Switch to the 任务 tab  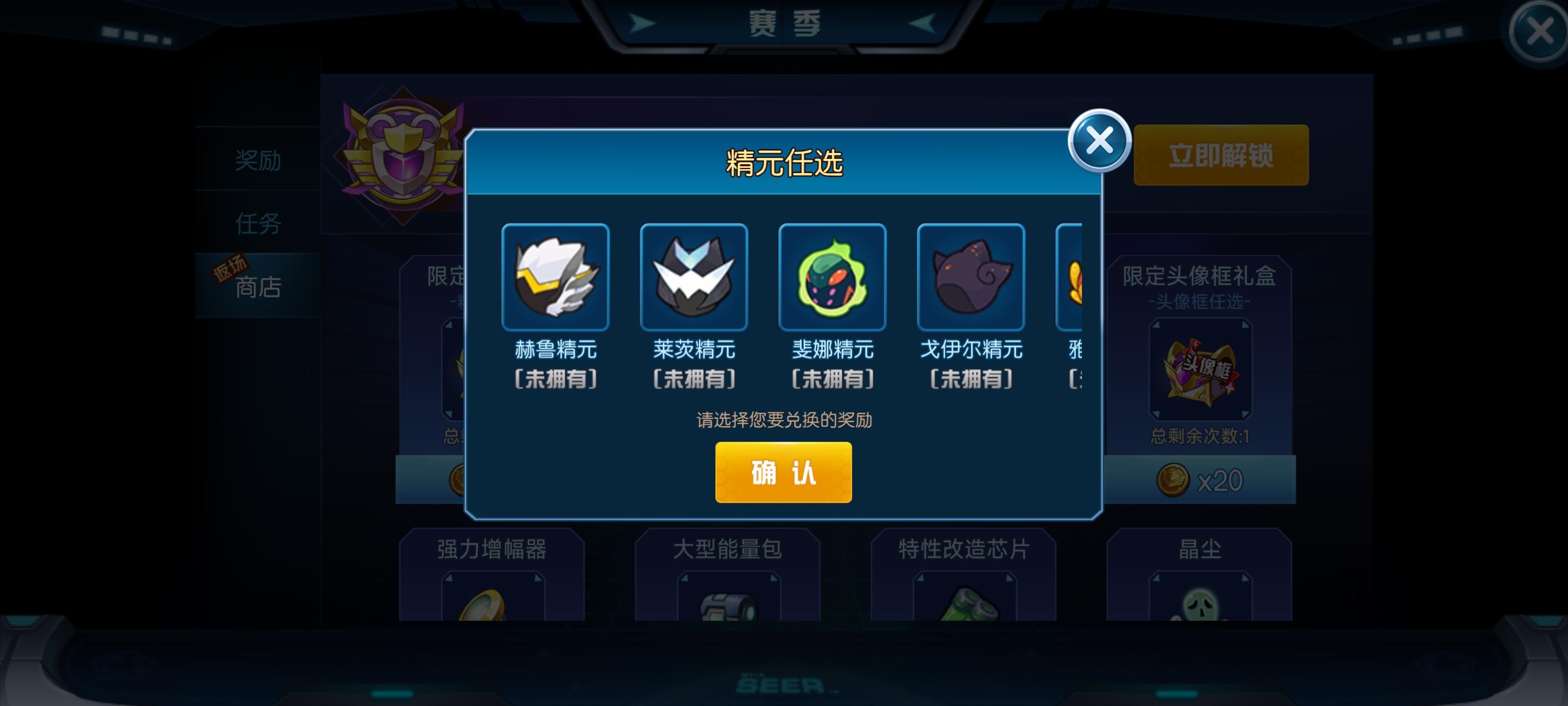[x=258, y=224]
